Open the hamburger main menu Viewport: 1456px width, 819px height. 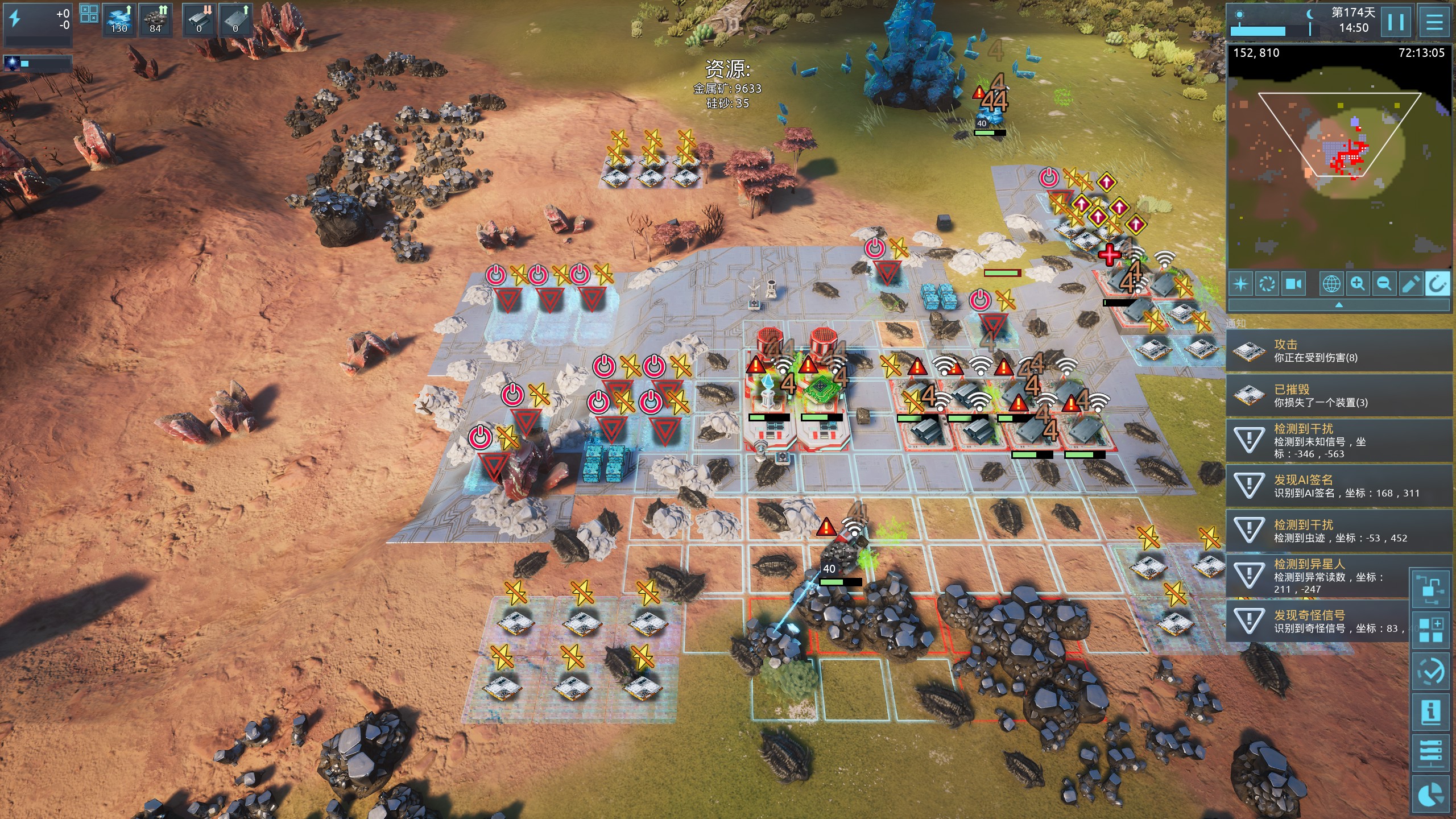(1434, 23)
